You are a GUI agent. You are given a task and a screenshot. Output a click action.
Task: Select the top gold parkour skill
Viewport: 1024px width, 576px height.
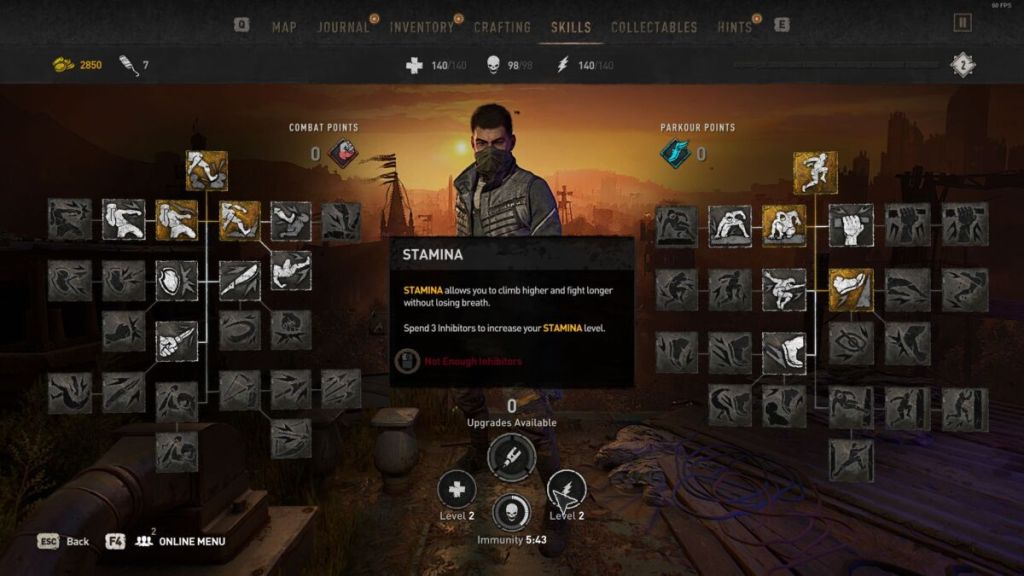815,172
